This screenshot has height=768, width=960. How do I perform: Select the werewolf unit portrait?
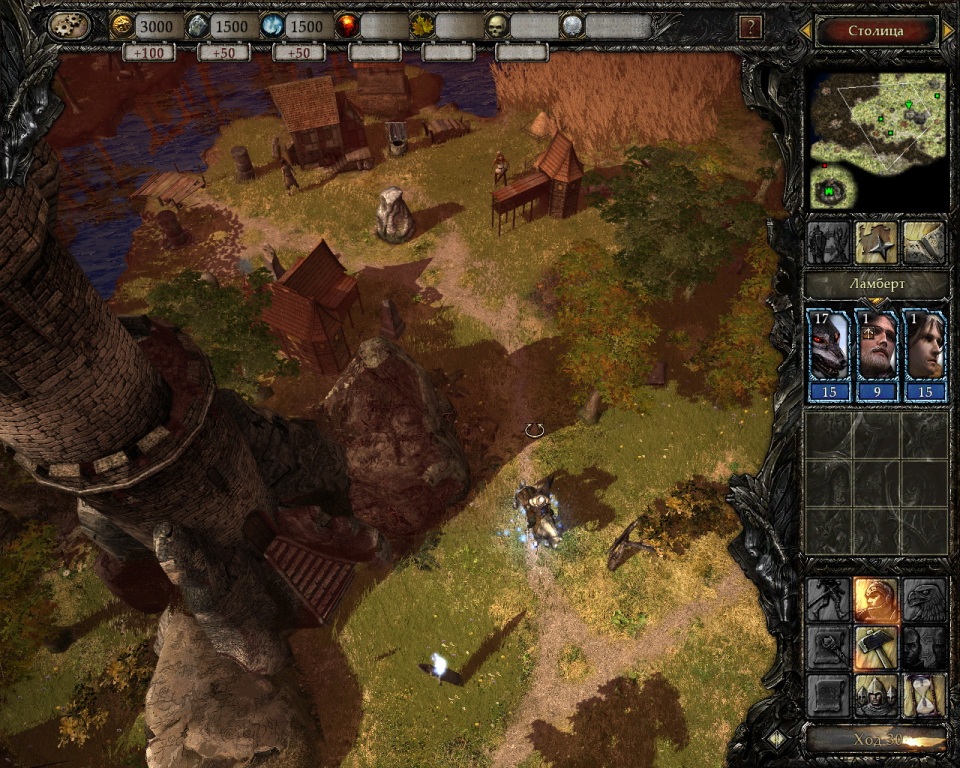[829, 345]
